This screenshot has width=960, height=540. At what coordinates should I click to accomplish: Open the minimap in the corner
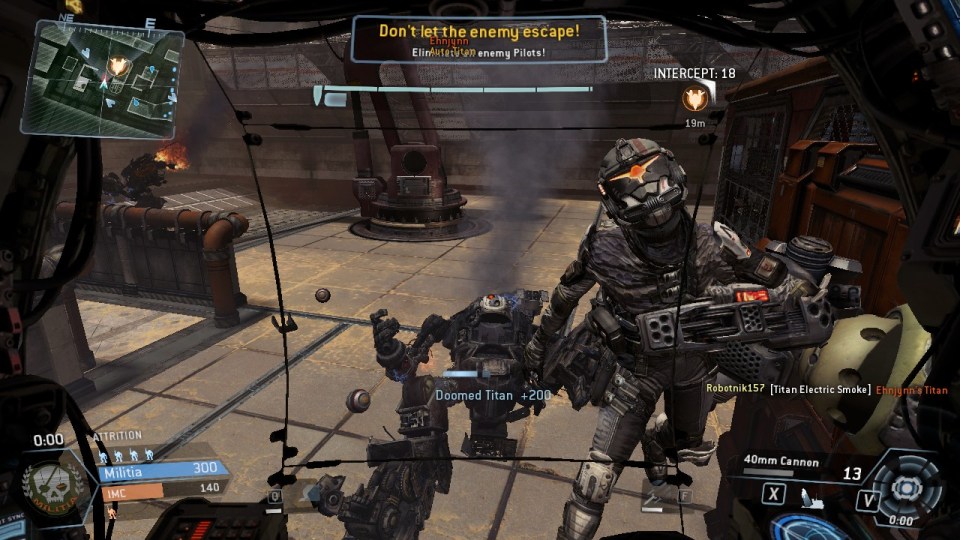102,78
